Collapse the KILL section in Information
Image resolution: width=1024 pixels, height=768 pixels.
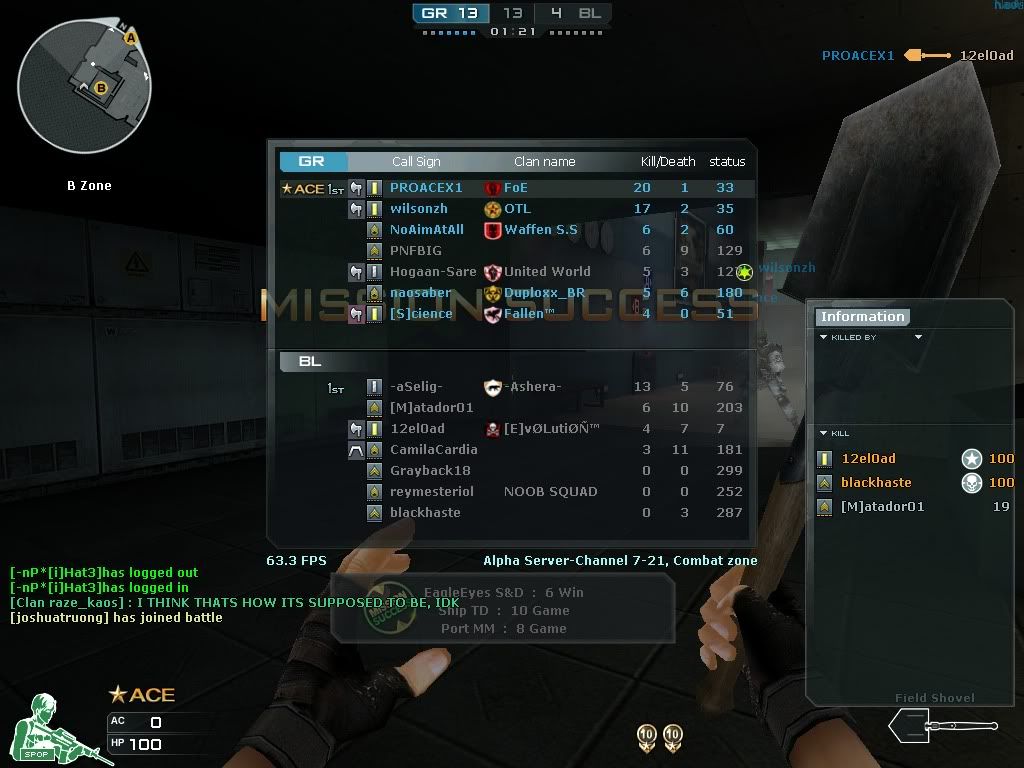tap(824, 434)
